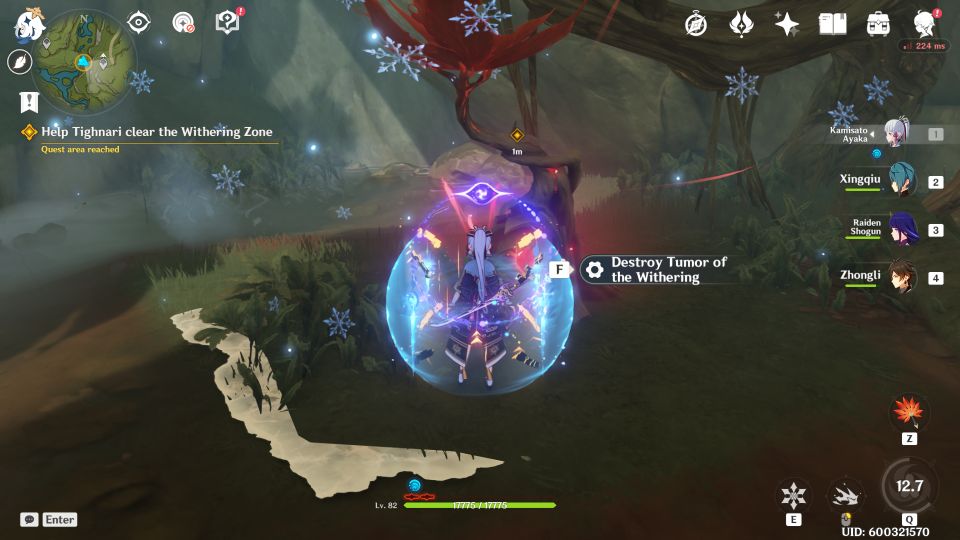The height and width of the screenshot is (540, 960).
Task: Open the character menu portrait icon
Action: [x=925, y=24]
